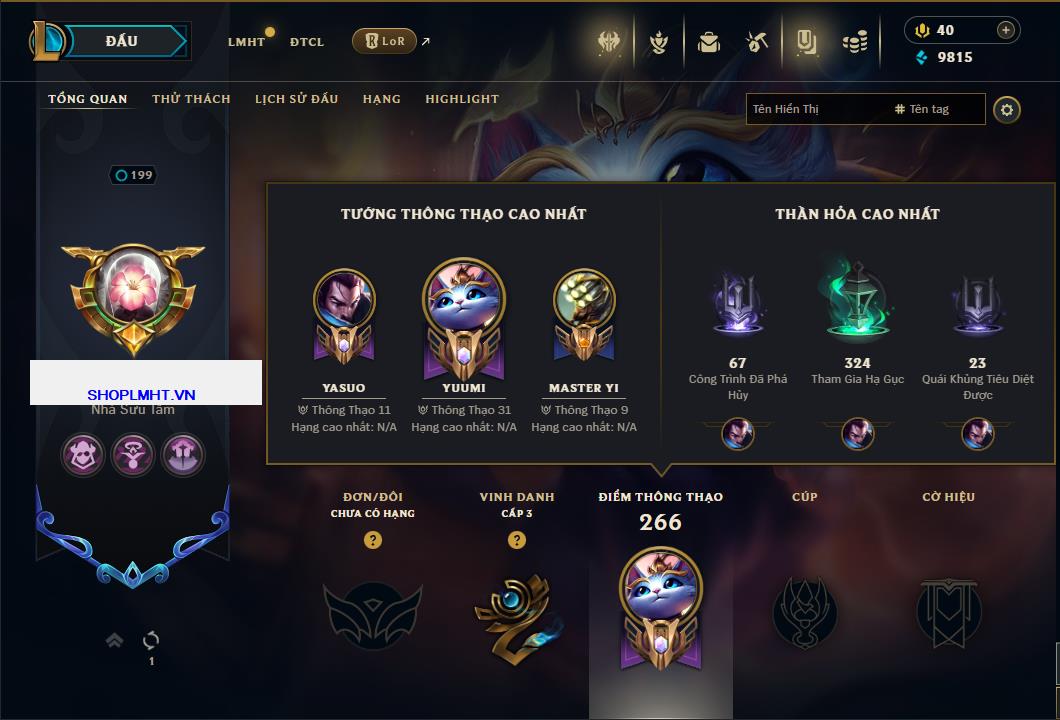Select Master Yi mastery champion portrait
Screen dimensions: 1060x720
pos(584,300)
